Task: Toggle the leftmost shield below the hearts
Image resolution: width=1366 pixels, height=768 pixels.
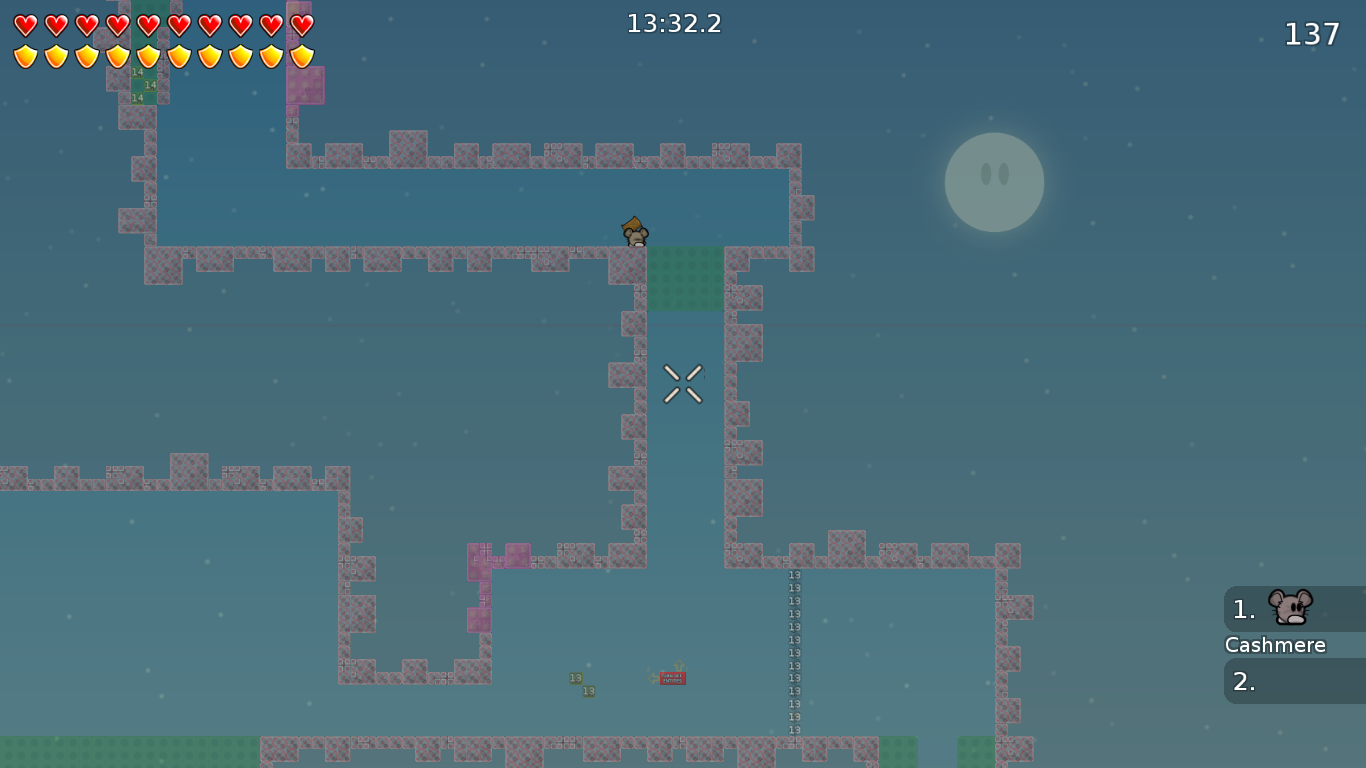Action: point(23,55)
